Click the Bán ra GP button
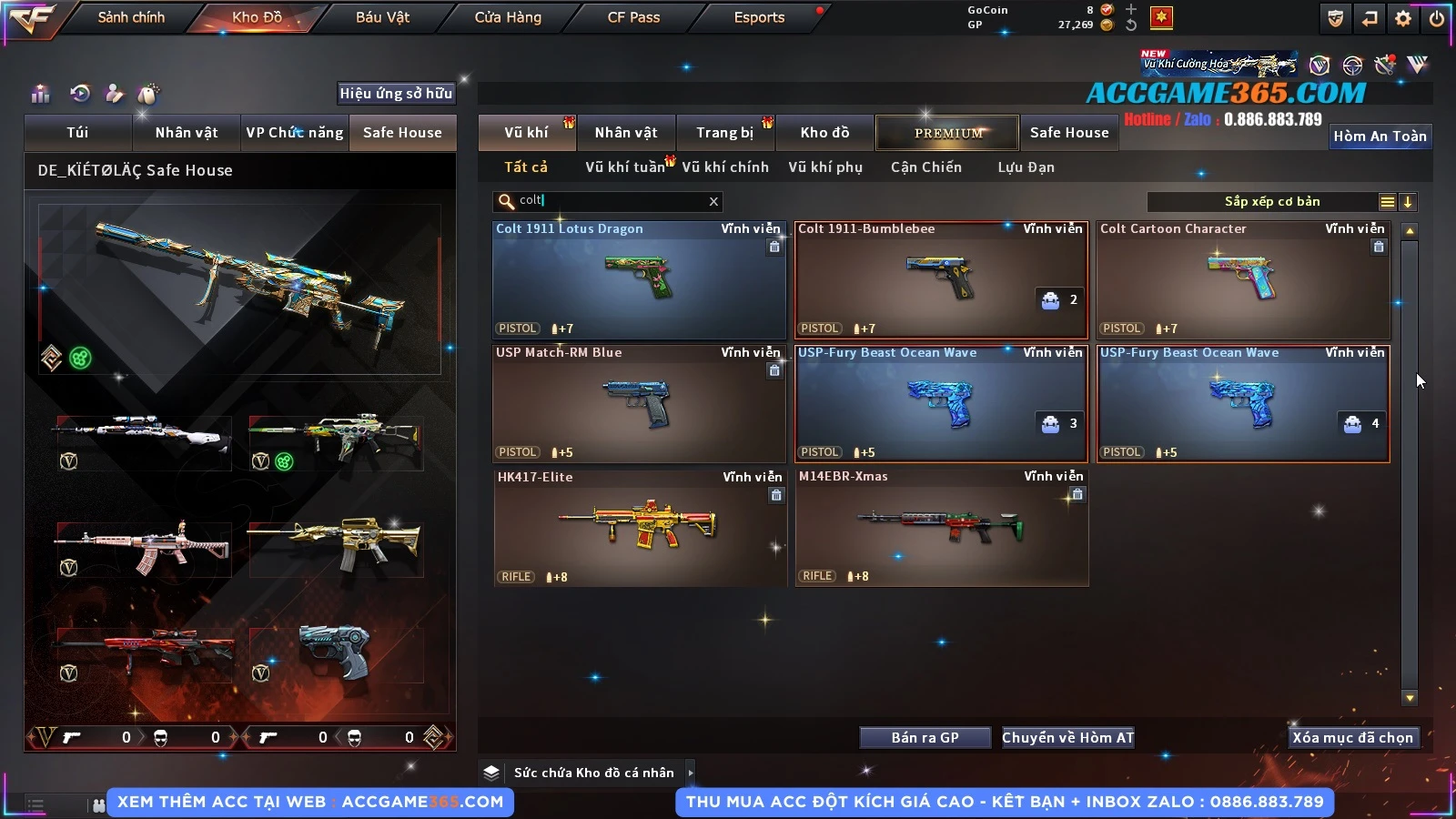 925,738
